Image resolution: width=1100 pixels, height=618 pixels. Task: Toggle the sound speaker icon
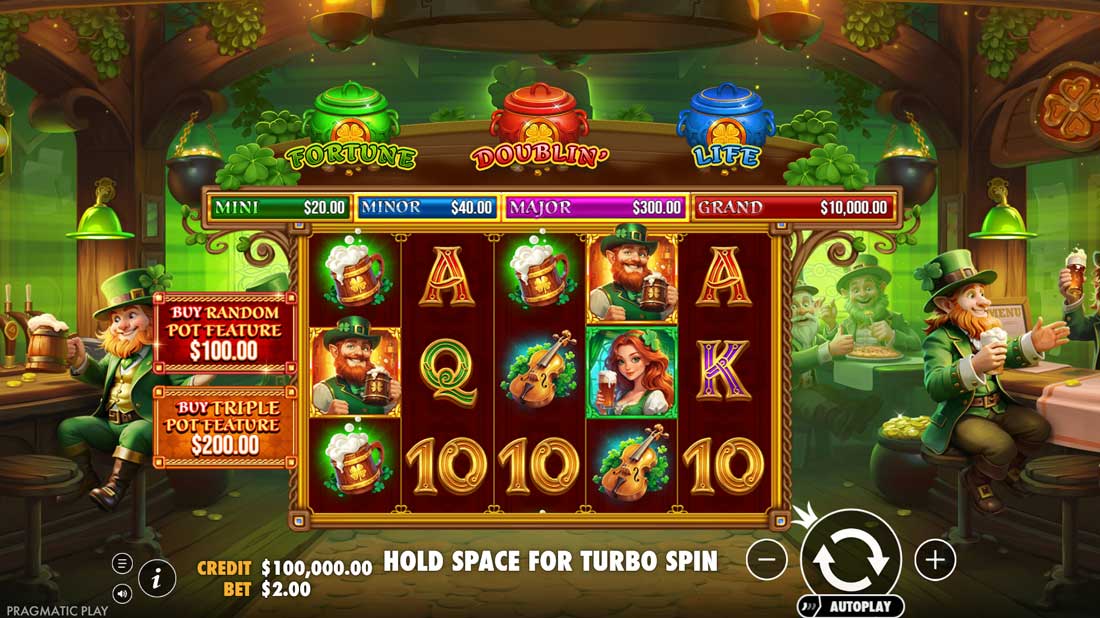[122, 594]
